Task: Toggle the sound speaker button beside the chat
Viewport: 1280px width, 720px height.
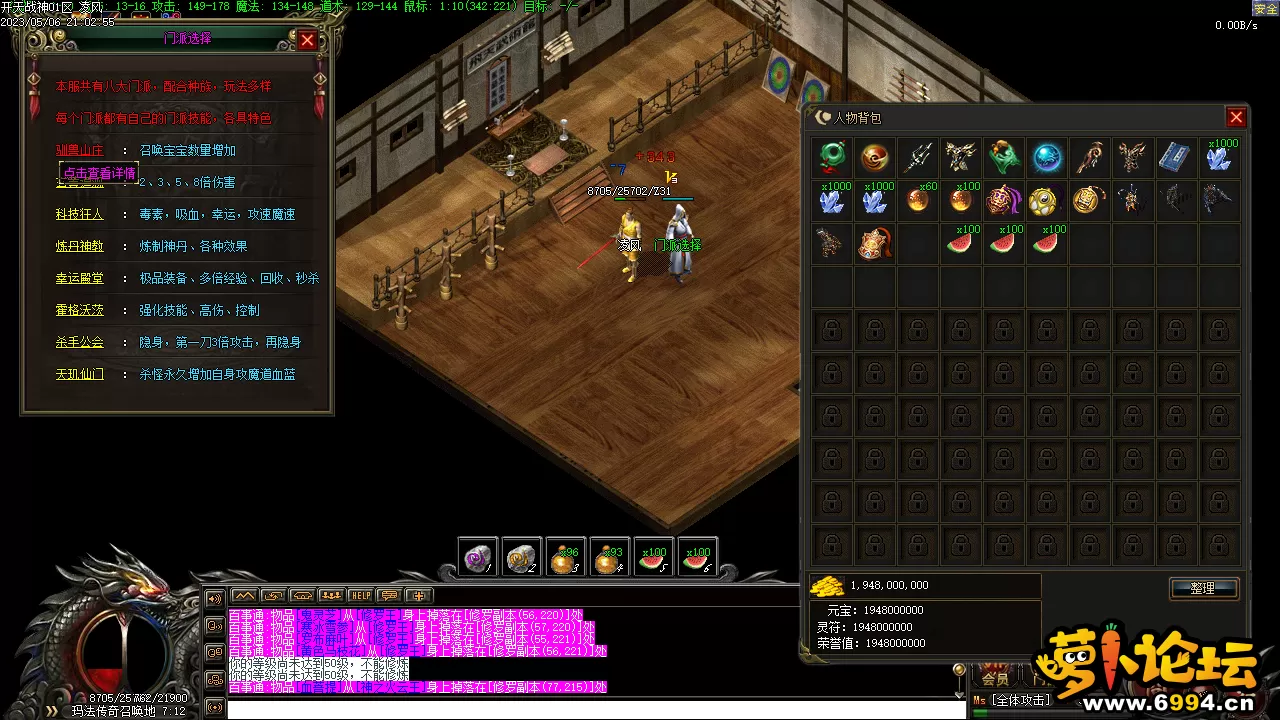Action: click(214, 599)
